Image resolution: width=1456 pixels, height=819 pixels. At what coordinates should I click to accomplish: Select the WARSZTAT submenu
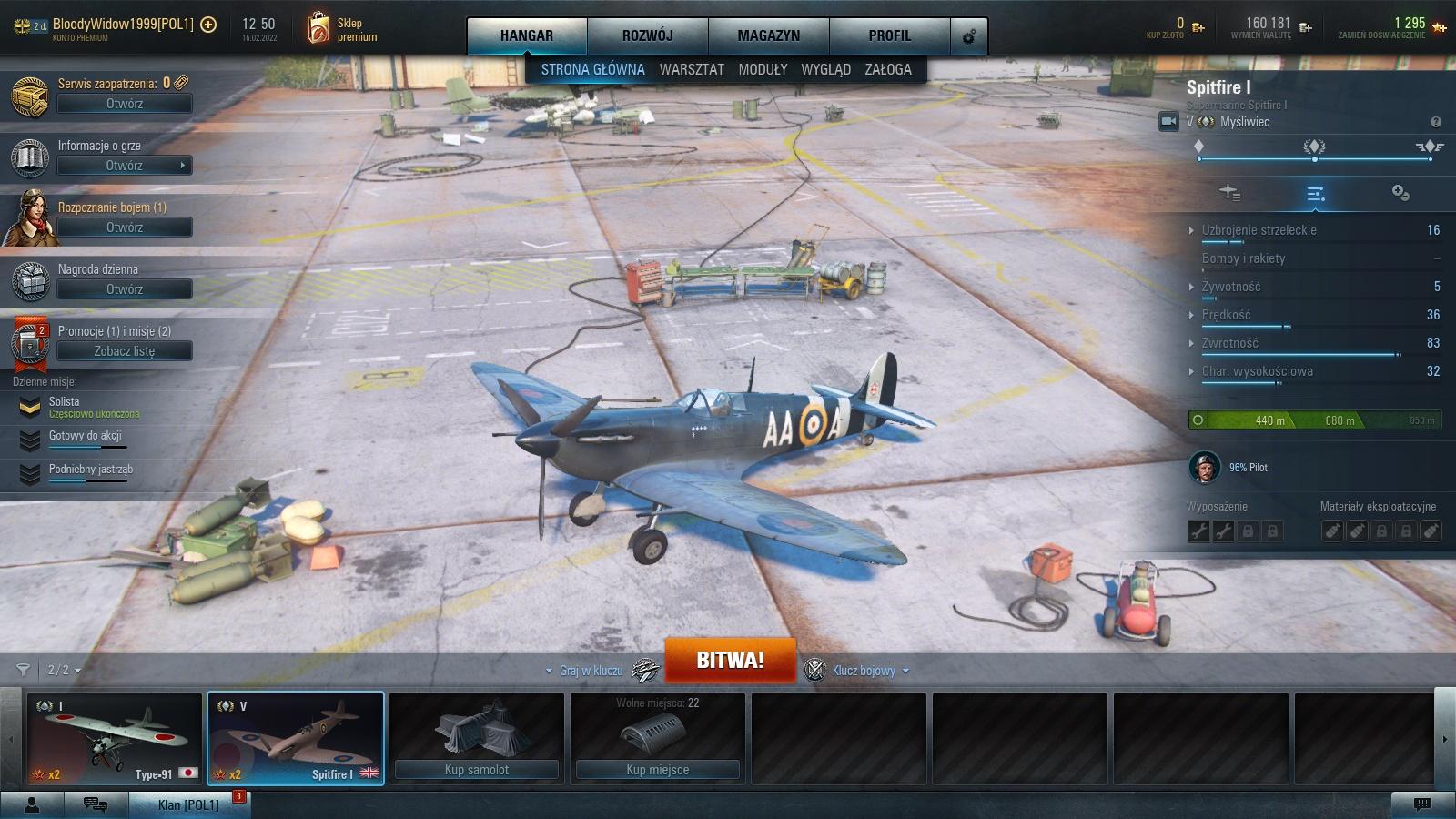[692, 69]
